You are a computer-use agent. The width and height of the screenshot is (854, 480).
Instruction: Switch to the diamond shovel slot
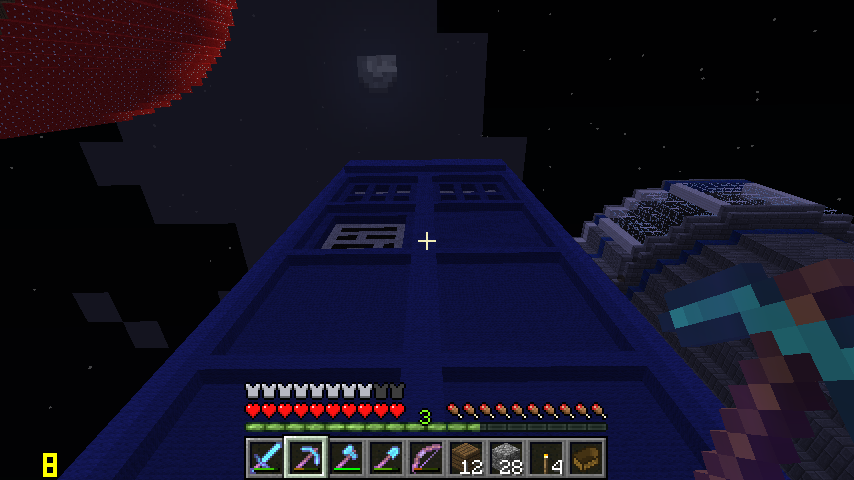point(385,458)
